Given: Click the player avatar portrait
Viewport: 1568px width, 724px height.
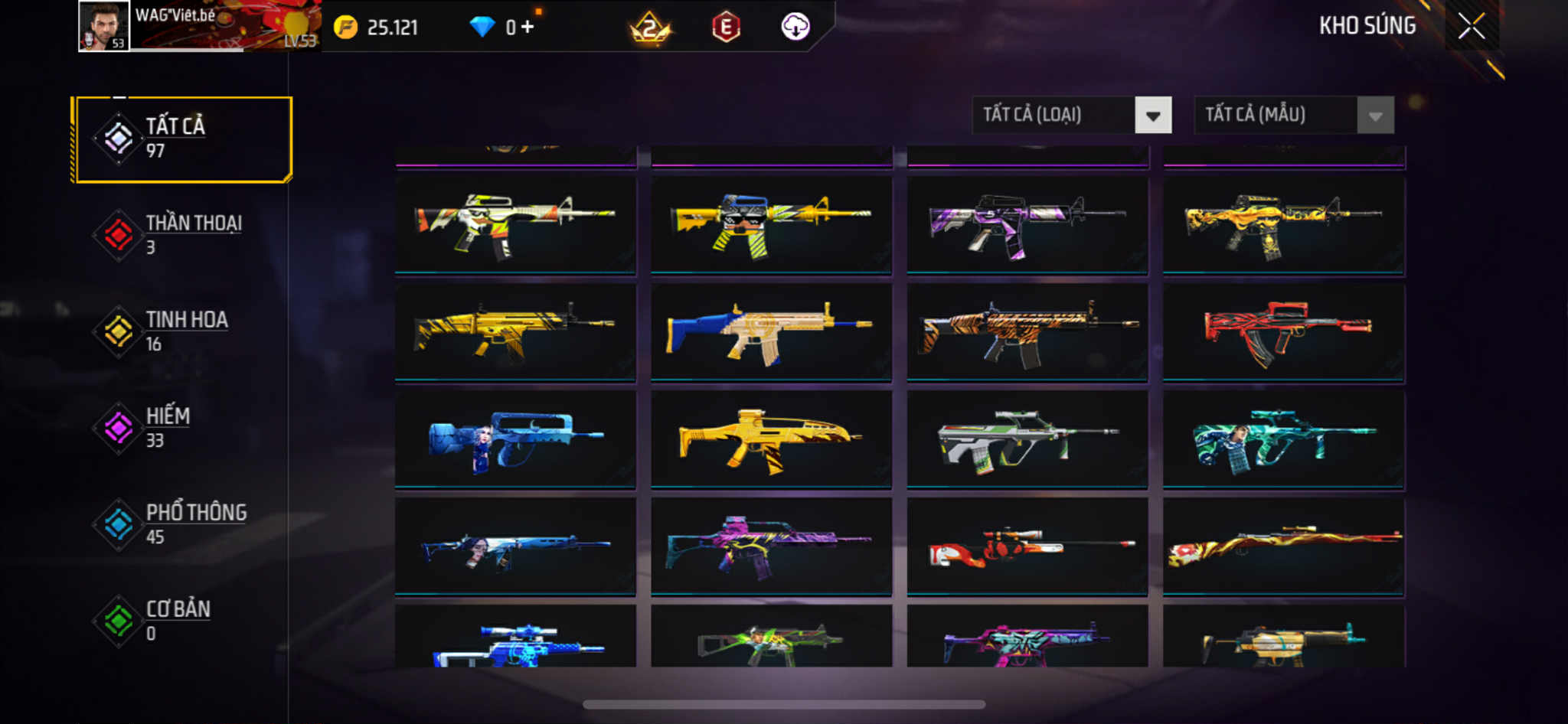Looking at the screenshot, I should (x=104, y=27).
